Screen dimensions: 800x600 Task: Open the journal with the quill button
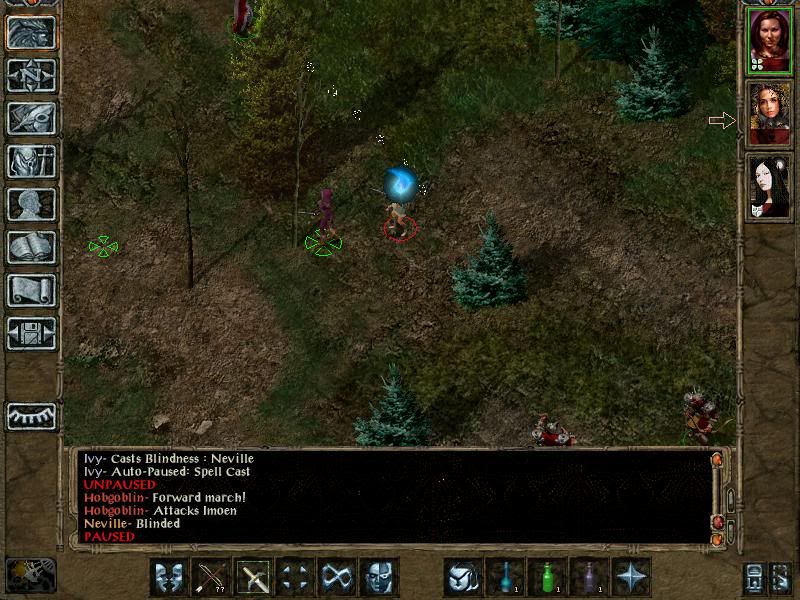pyautogui.click(x=31, y=118)
